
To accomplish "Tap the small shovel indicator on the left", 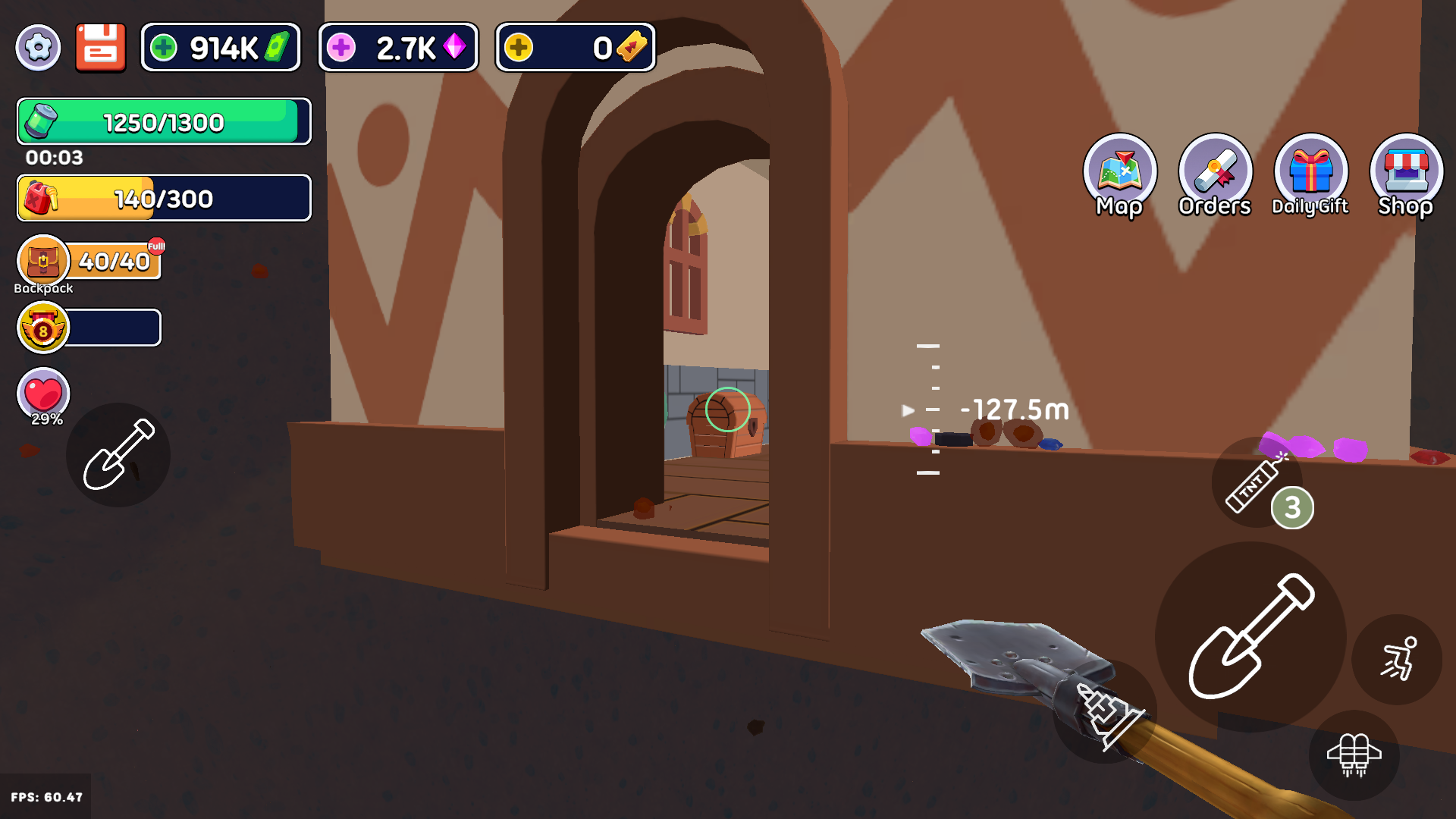I will [118, 456].
